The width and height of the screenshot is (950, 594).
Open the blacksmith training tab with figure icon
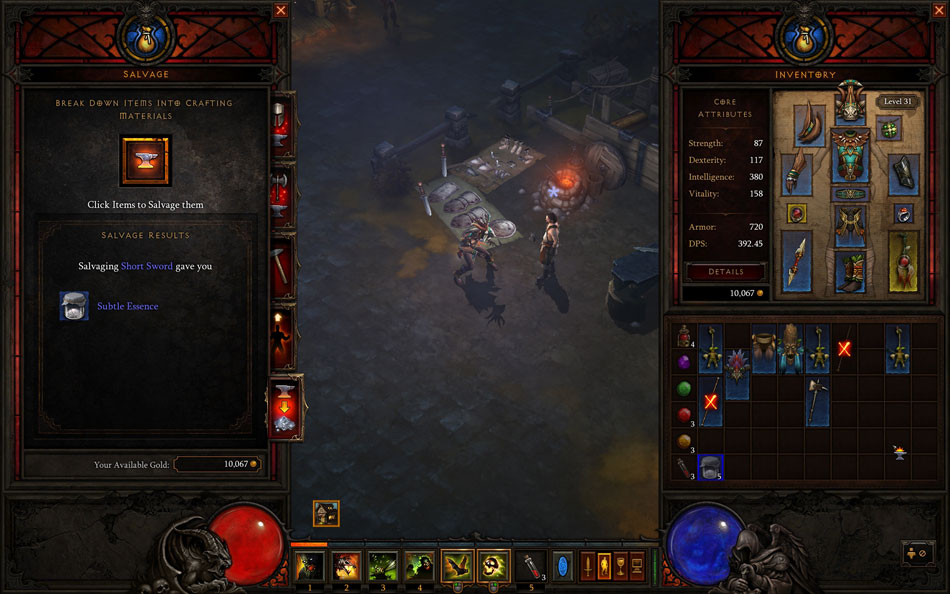pos(282,337)
